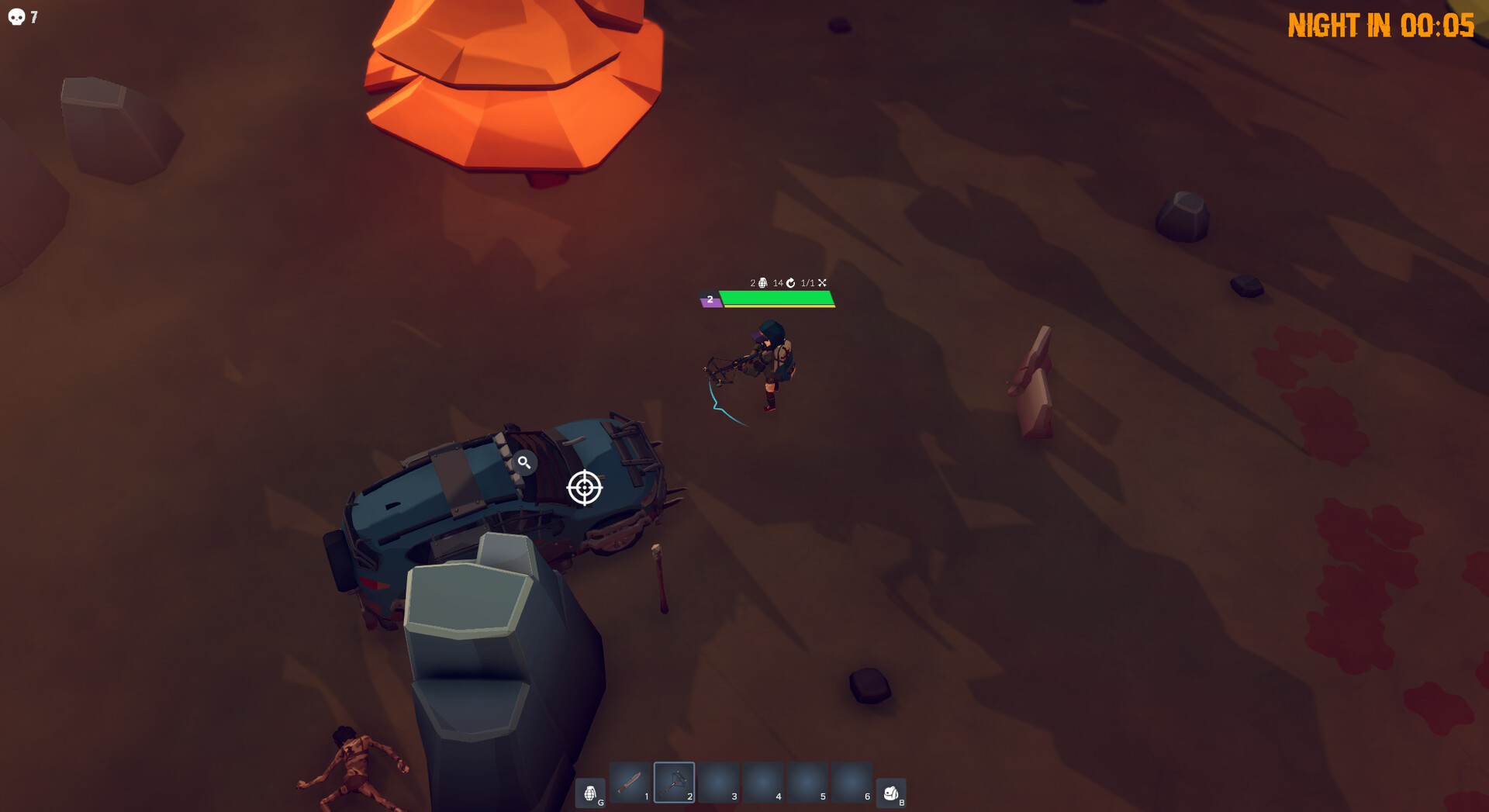Screen dimensions: 1489x812
Task: Select empty hotbar slot 6
Action: tap(850, 783)
